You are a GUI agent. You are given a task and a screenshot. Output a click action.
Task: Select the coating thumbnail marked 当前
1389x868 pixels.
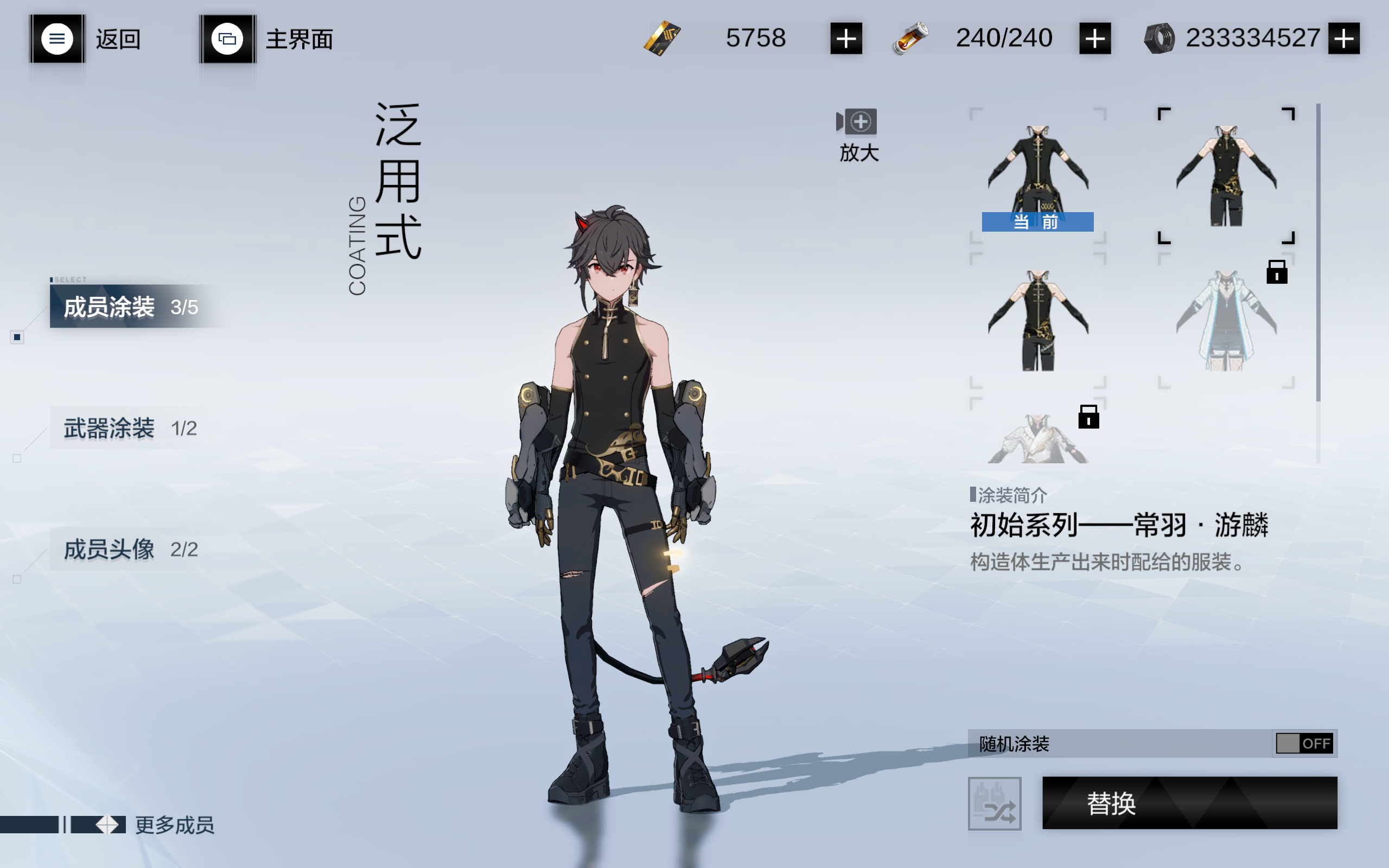click(1038, 175)
